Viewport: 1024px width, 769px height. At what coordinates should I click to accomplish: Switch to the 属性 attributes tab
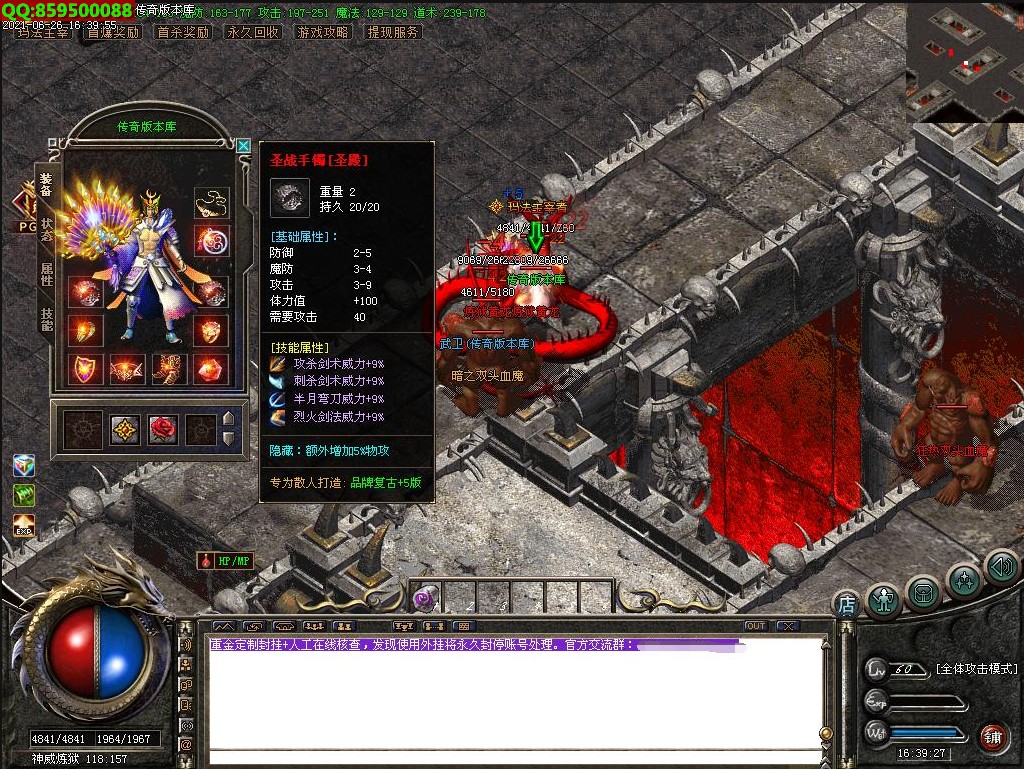(46, 274)
